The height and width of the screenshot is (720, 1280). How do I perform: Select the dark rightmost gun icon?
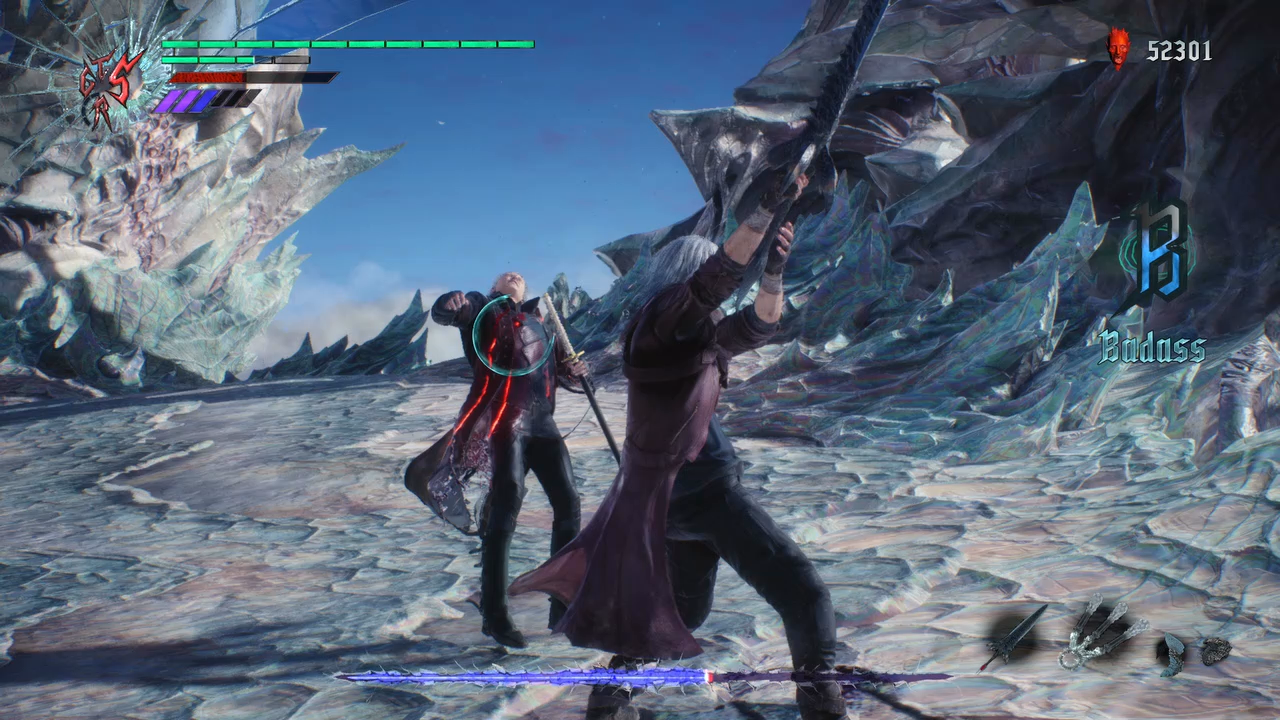1215,650
